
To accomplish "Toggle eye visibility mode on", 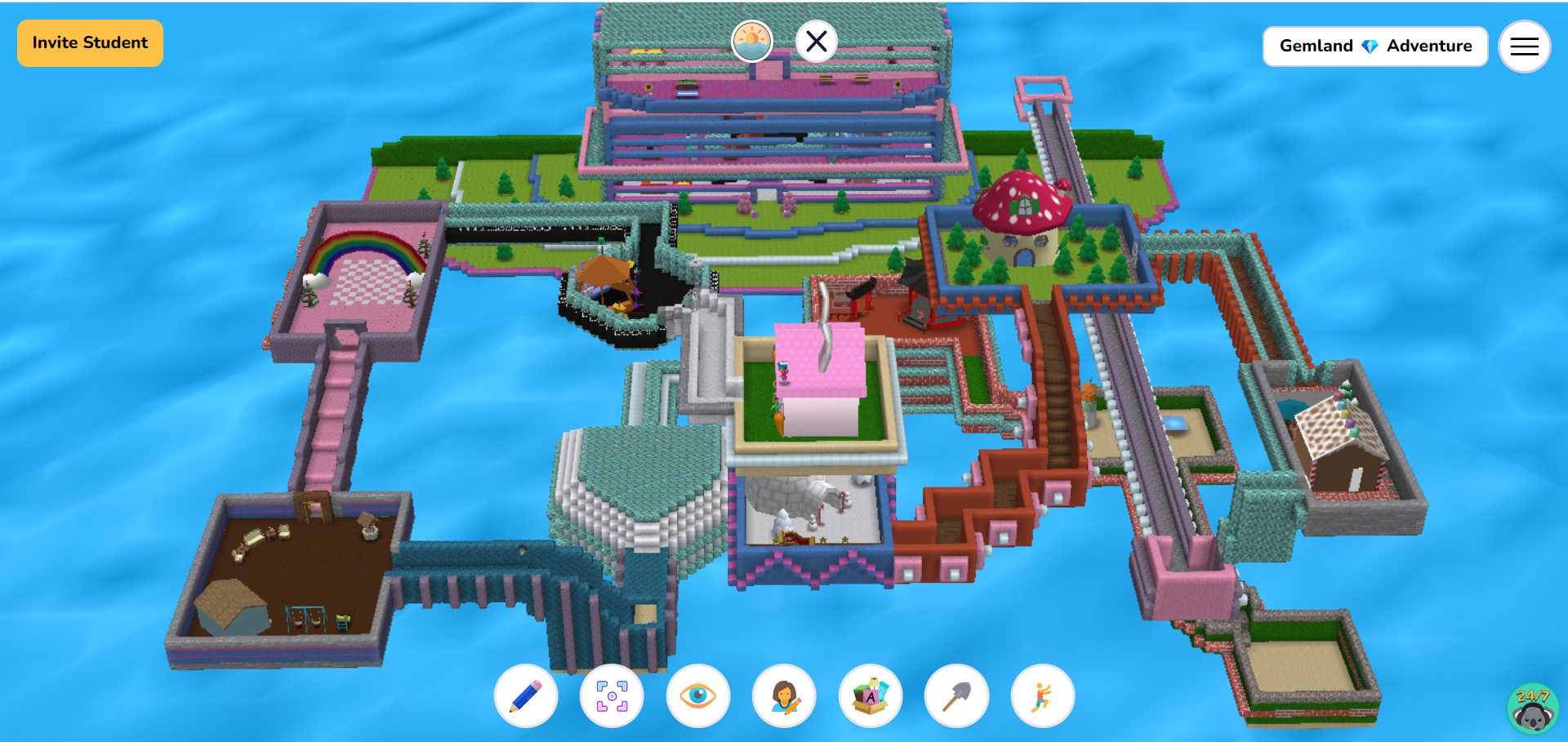I will [698, 695].
